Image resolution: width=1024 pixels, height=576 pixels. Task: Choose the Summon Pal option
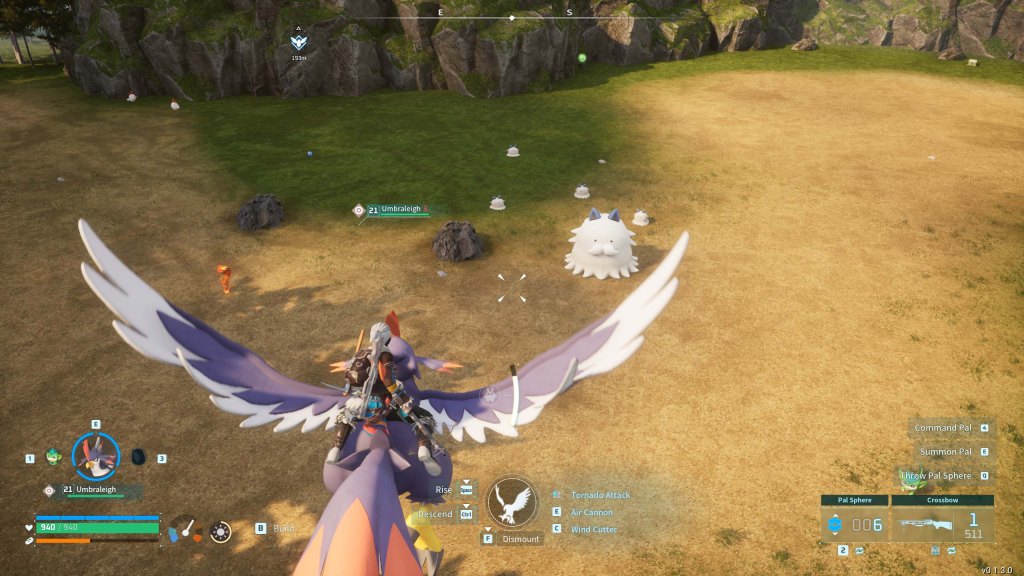[x=945, y=452]
